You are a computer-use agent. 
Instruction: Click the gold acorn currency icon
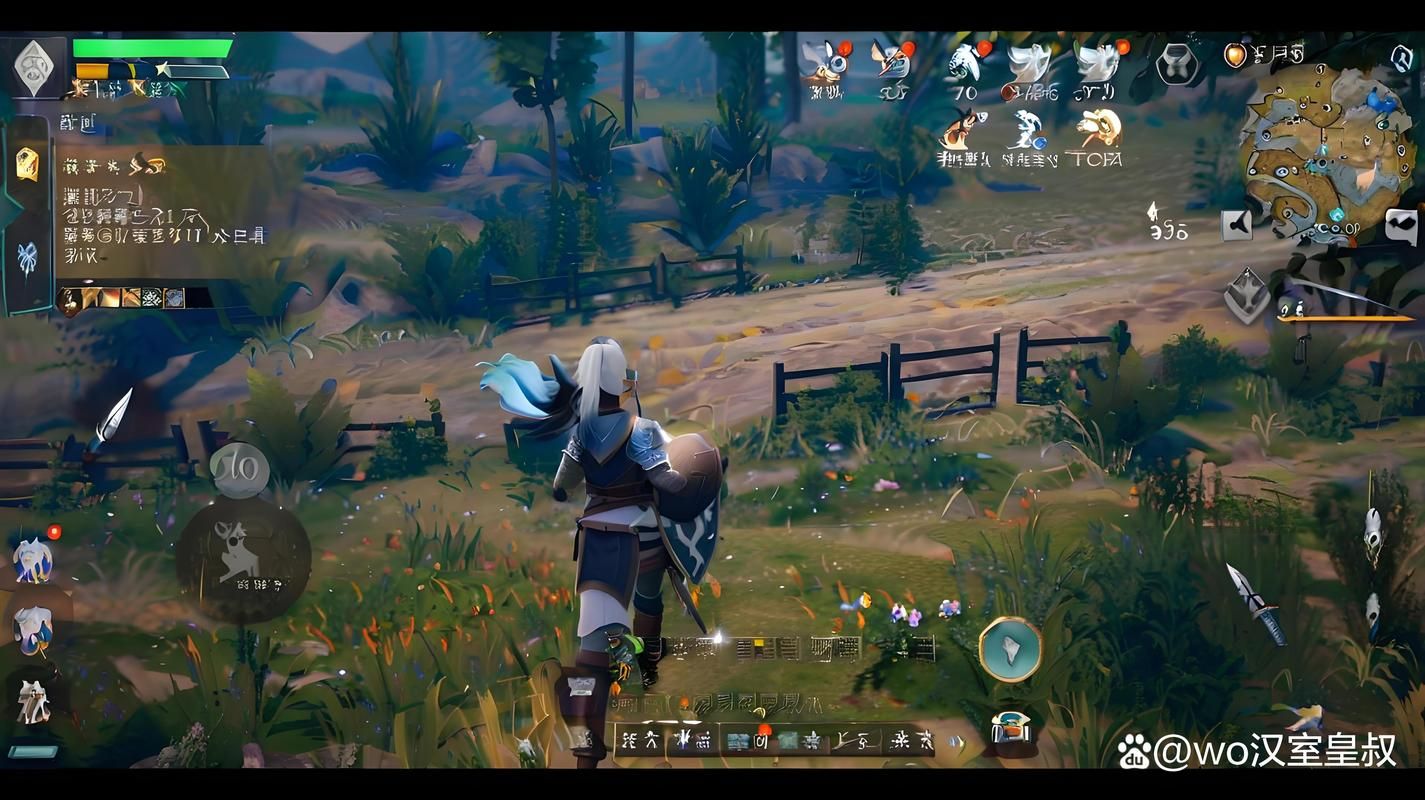(1237, 55)
